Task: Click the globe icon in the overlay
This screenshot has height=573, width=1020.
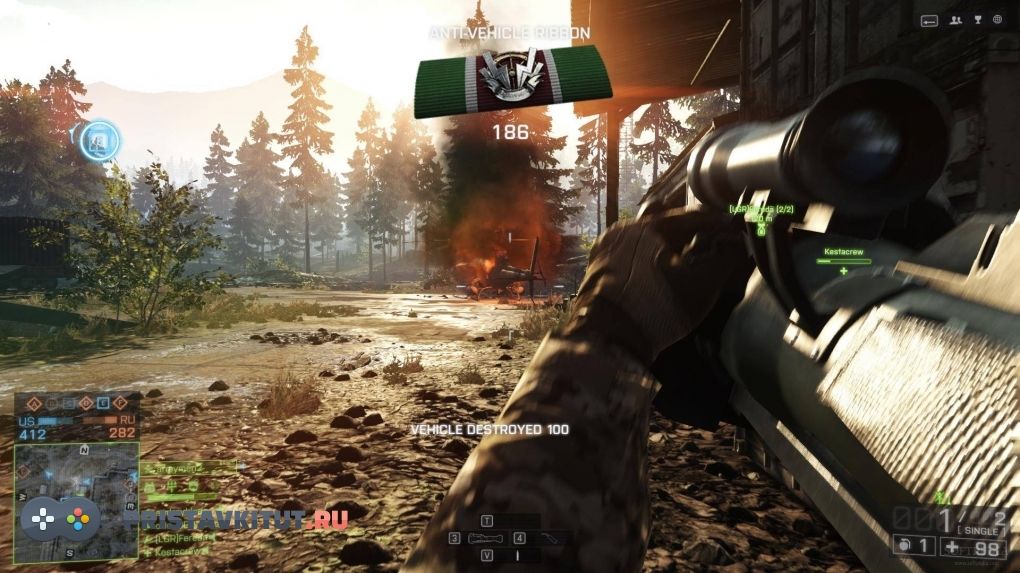Action: 997,19
